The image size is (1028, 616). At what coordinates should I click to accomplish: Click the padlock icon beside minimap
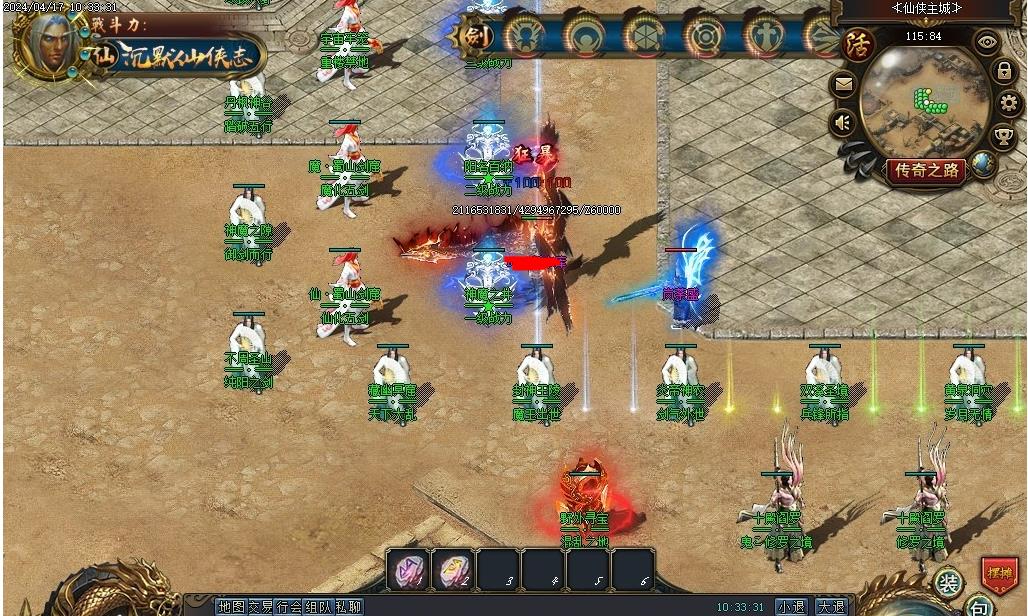(1003, 72)
